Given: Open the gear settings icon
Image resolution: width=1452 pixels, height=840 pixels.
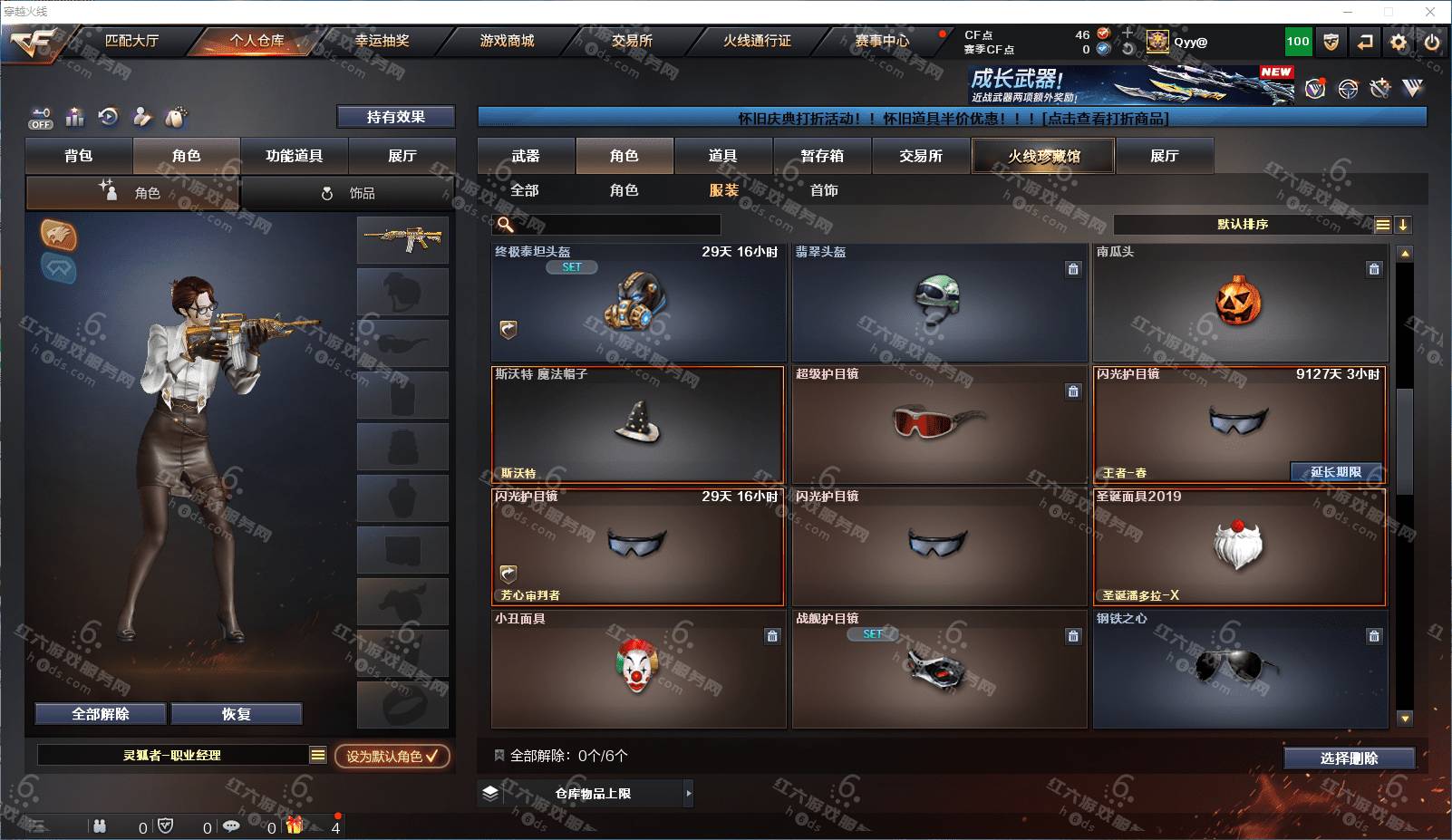Looking at the screenshot, I should point(1399,42).
